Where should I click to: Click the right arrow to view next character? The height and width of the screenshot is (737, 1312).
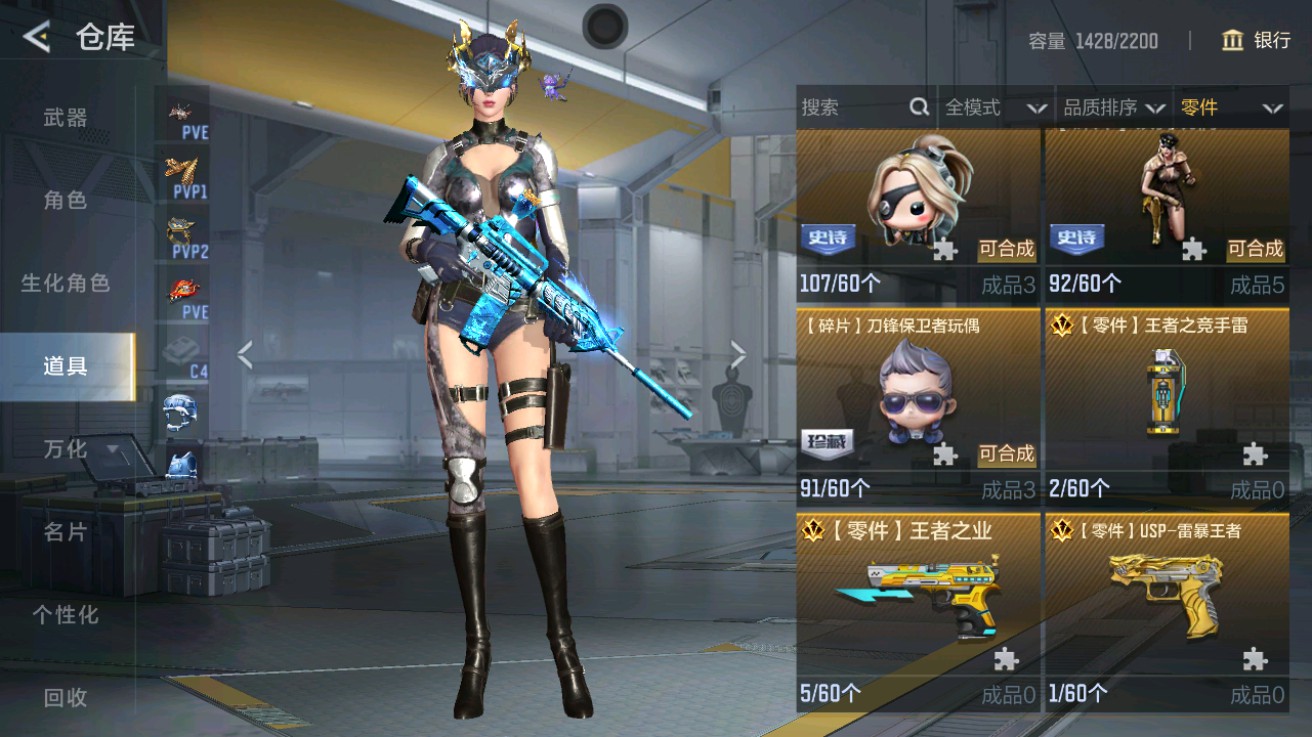coord(737,352)
